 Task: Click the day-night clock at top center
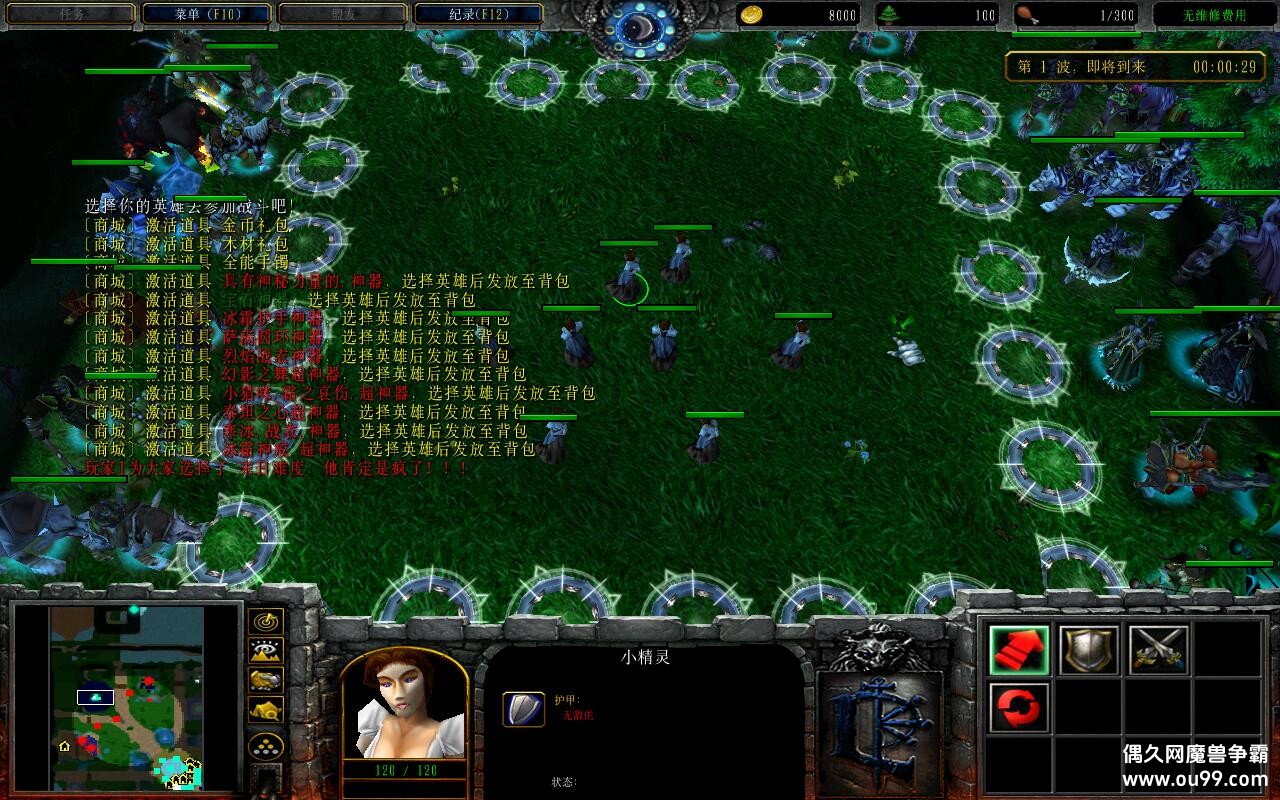coord(640,24)
